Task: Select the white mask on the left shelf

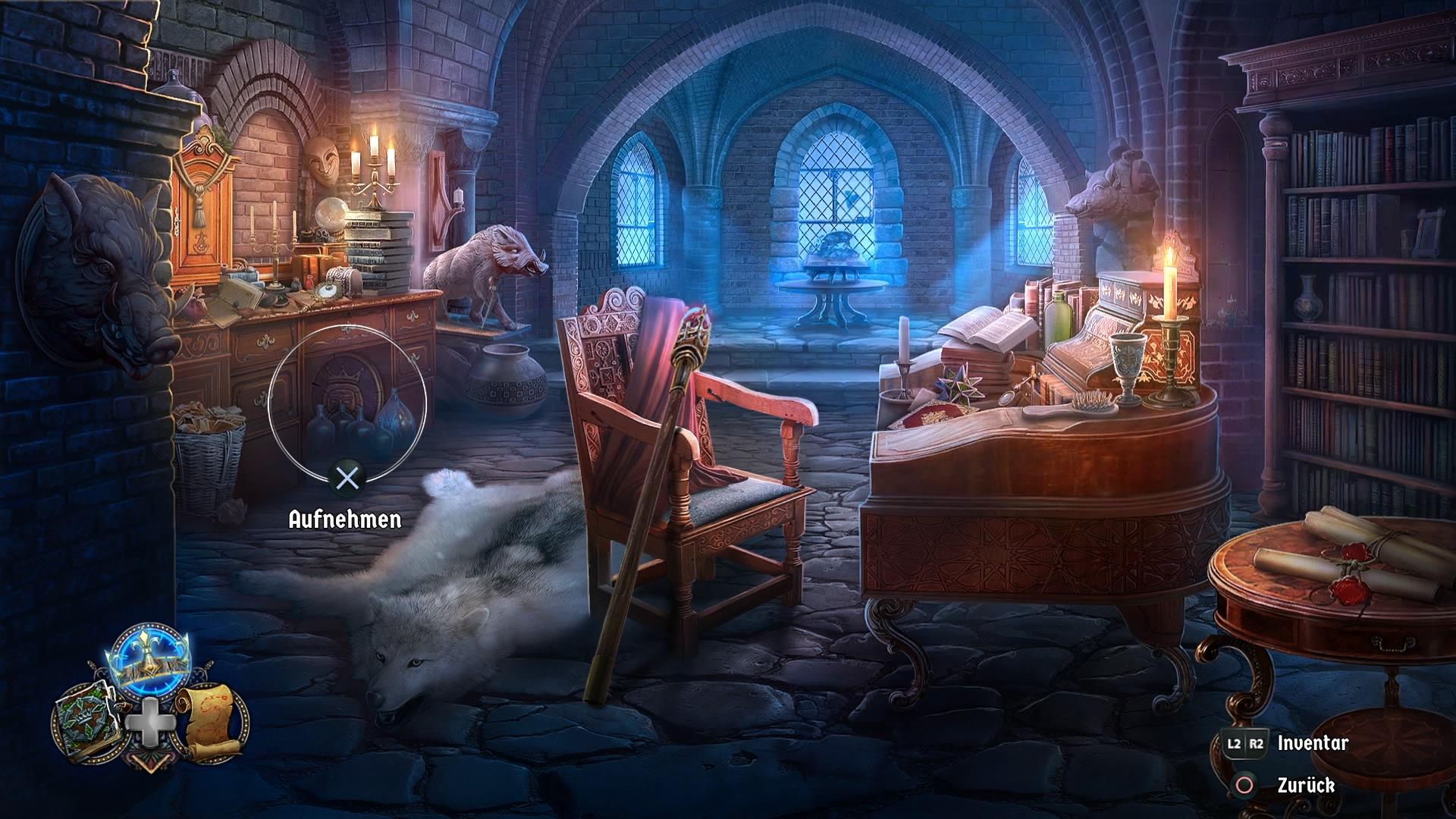Action: (322, 162)
